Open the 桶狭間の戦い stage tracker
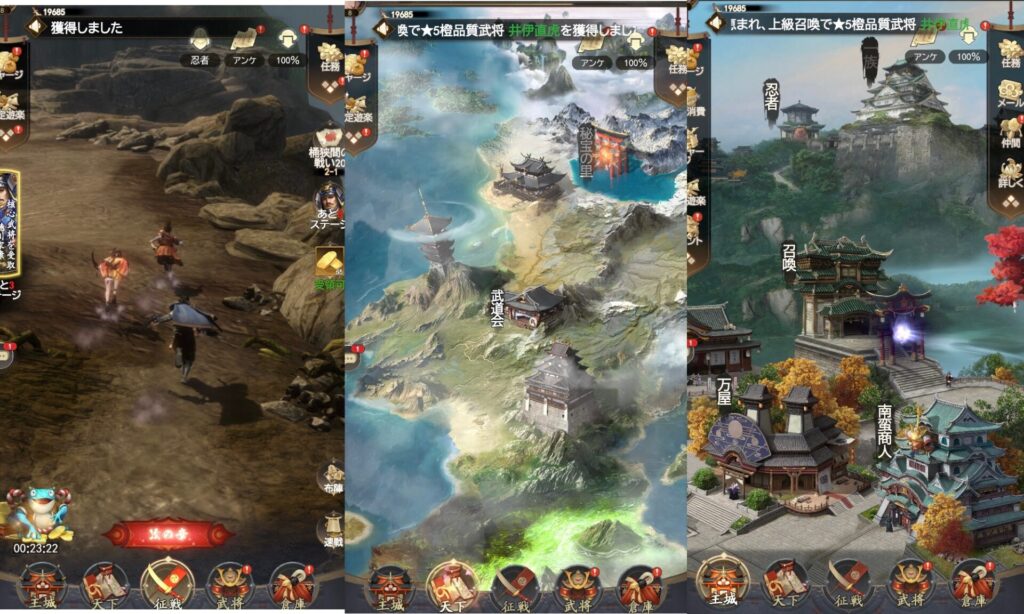Image resolution: width=1024 pixels, height=614 pixels. 328,149
